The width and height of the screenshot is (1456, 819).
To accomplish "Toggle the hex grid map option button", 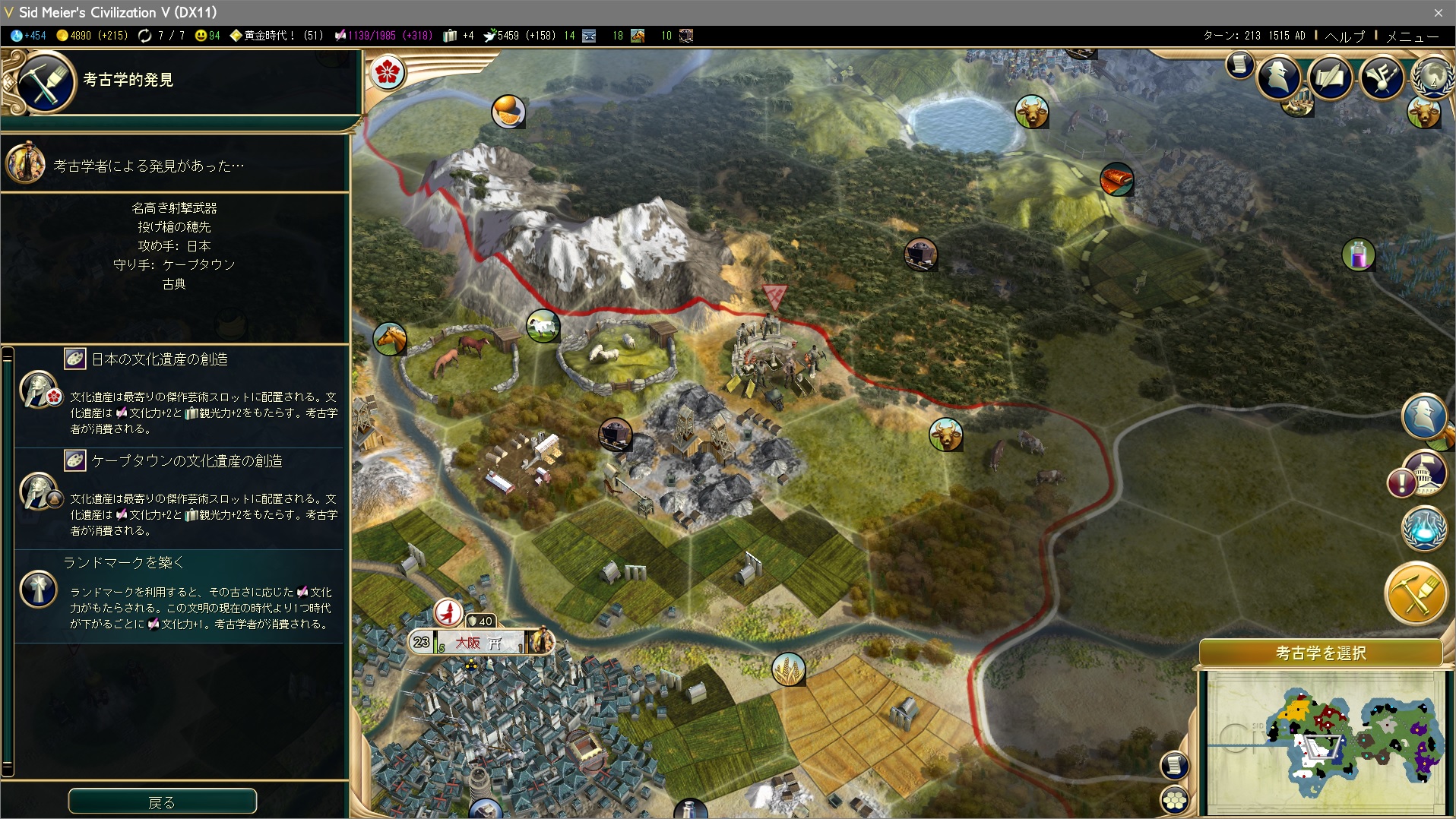I will click(x=1175, y=799).
